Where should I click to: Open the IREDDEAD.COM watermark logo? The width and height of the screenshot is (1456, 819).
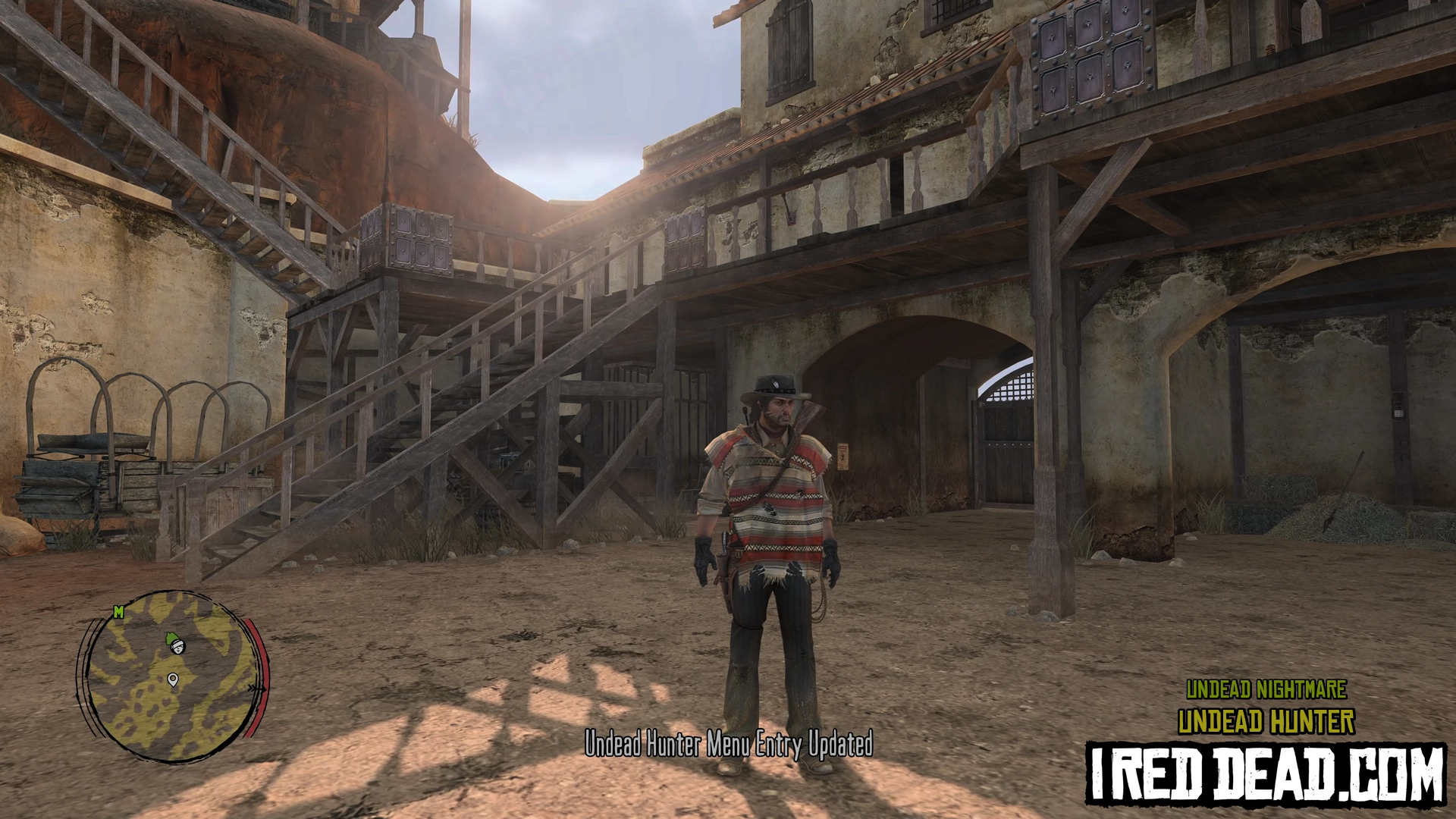pyautogui.click(x=1265, y=773)
